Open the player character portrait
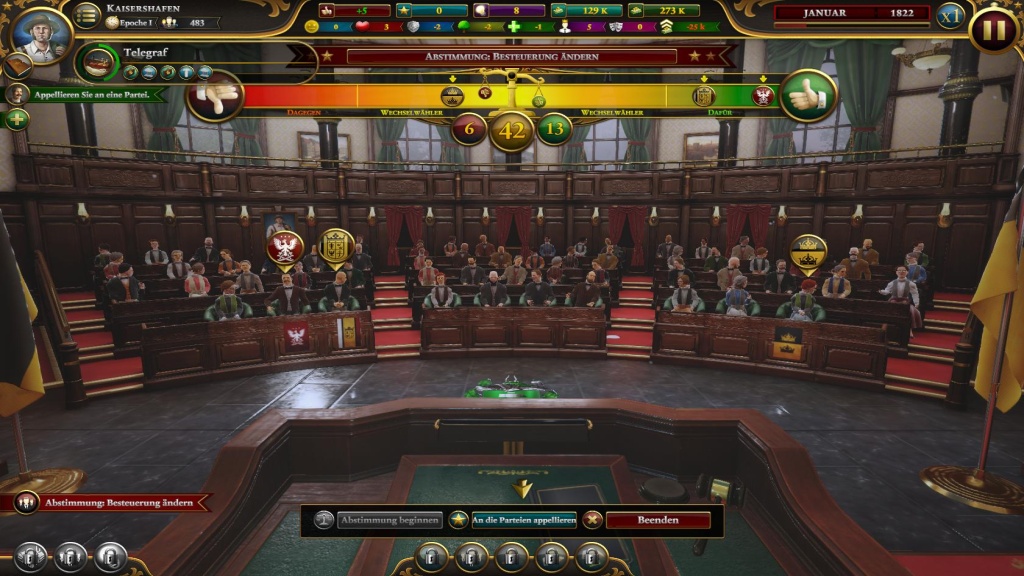The image size is (1024, 576). (42, 32)
